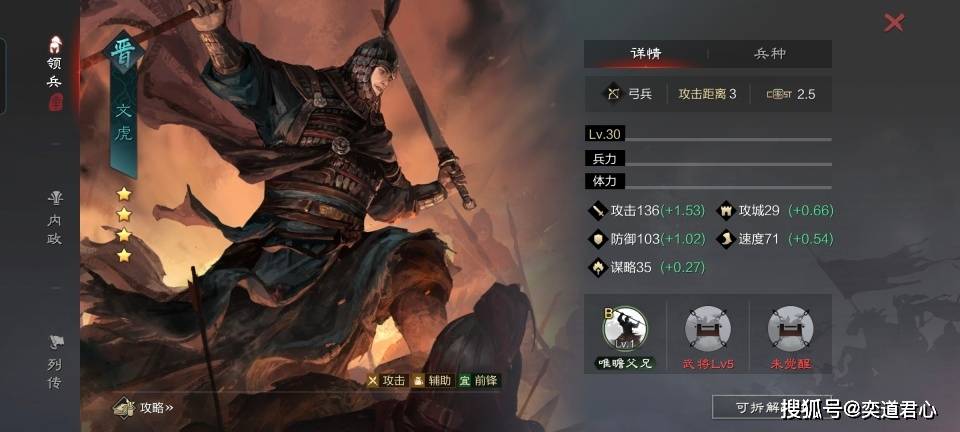Open the 领兵 command section
Image resolution: width=960 pixels, height=432 pixels.
55,74
